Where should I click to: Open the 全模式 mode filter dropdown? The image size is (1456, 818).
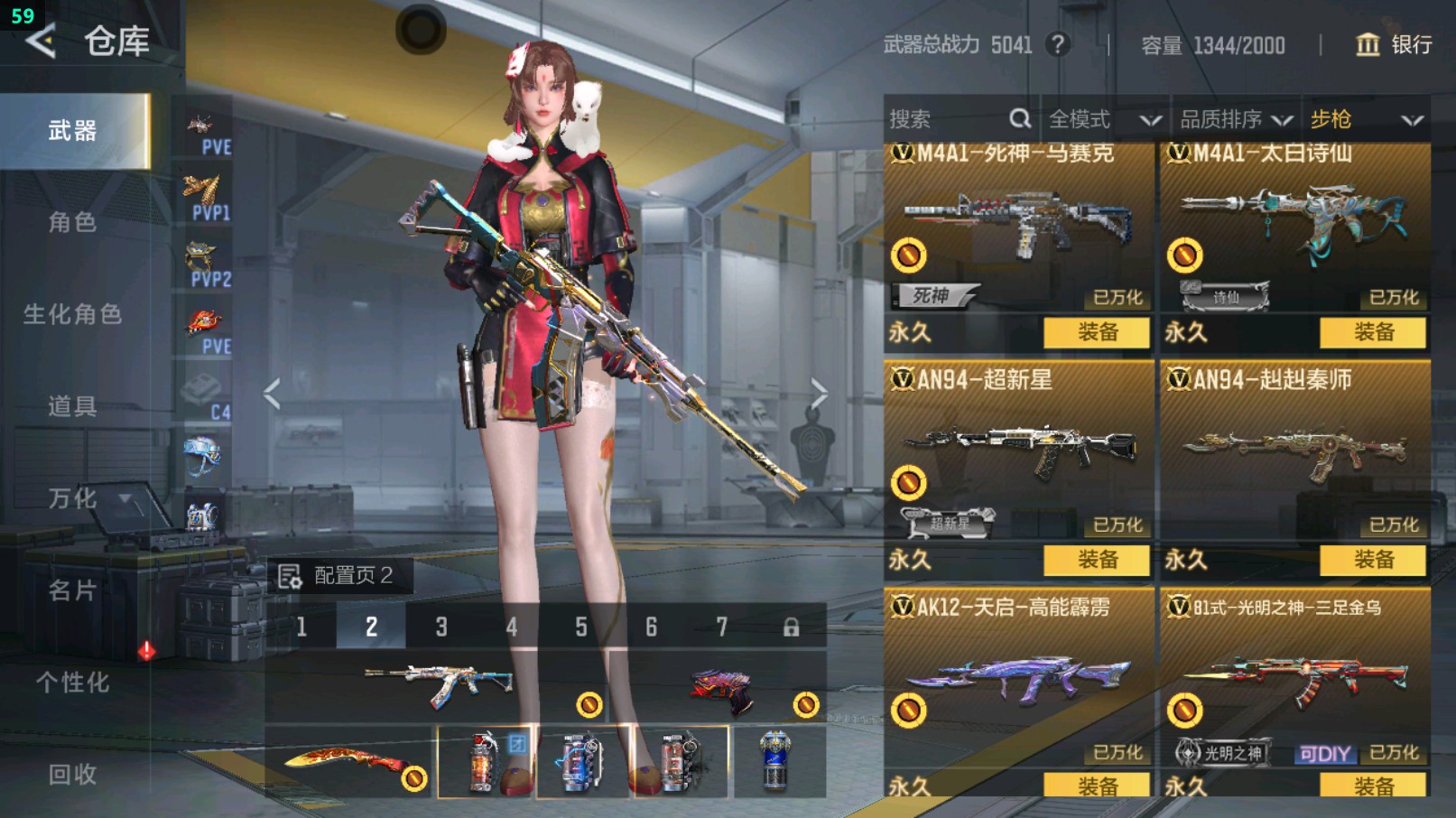[x=1103, y=119]
